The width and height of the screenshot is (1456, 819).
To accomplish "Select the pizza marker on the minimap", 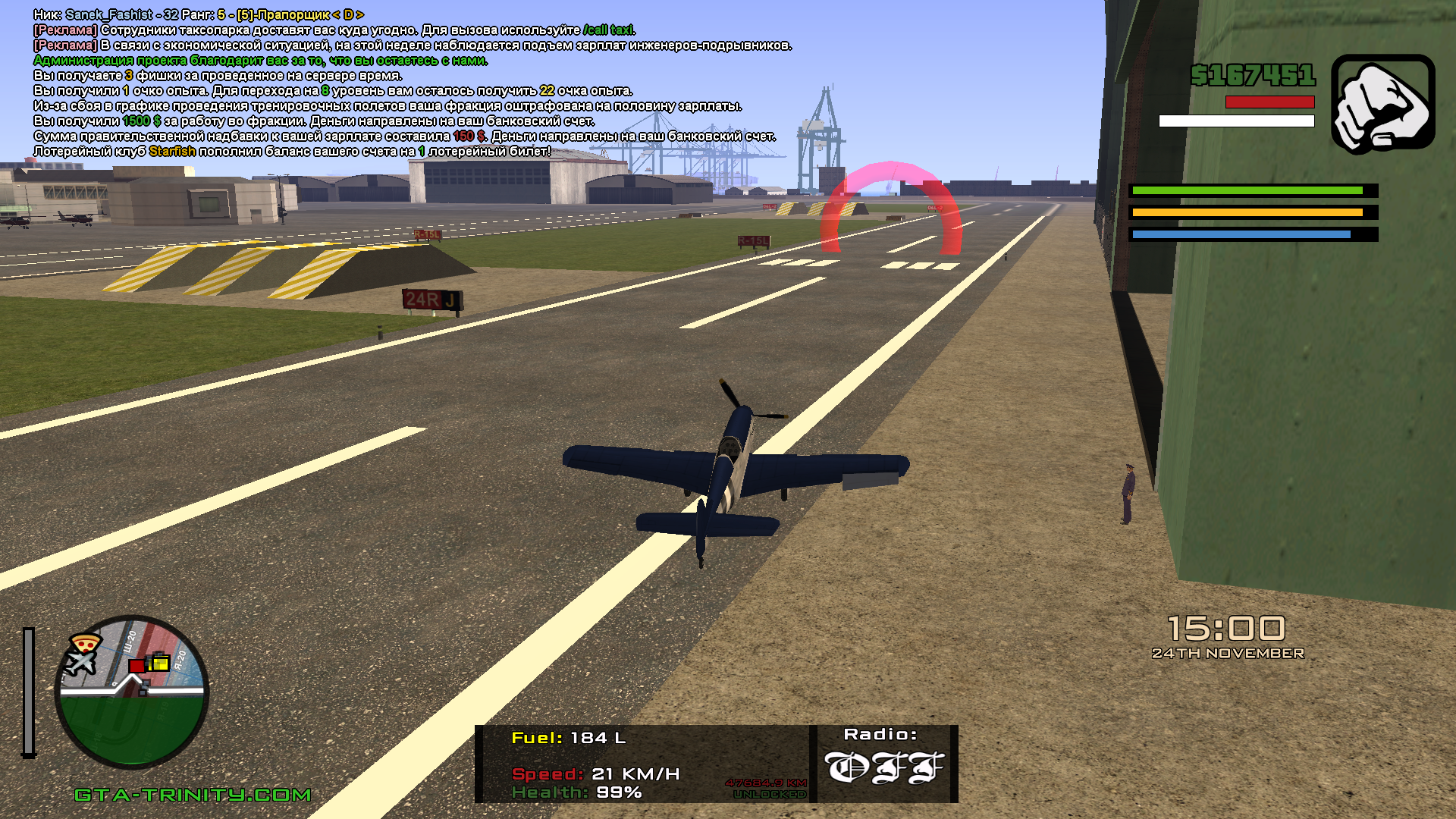I will 84,644.
